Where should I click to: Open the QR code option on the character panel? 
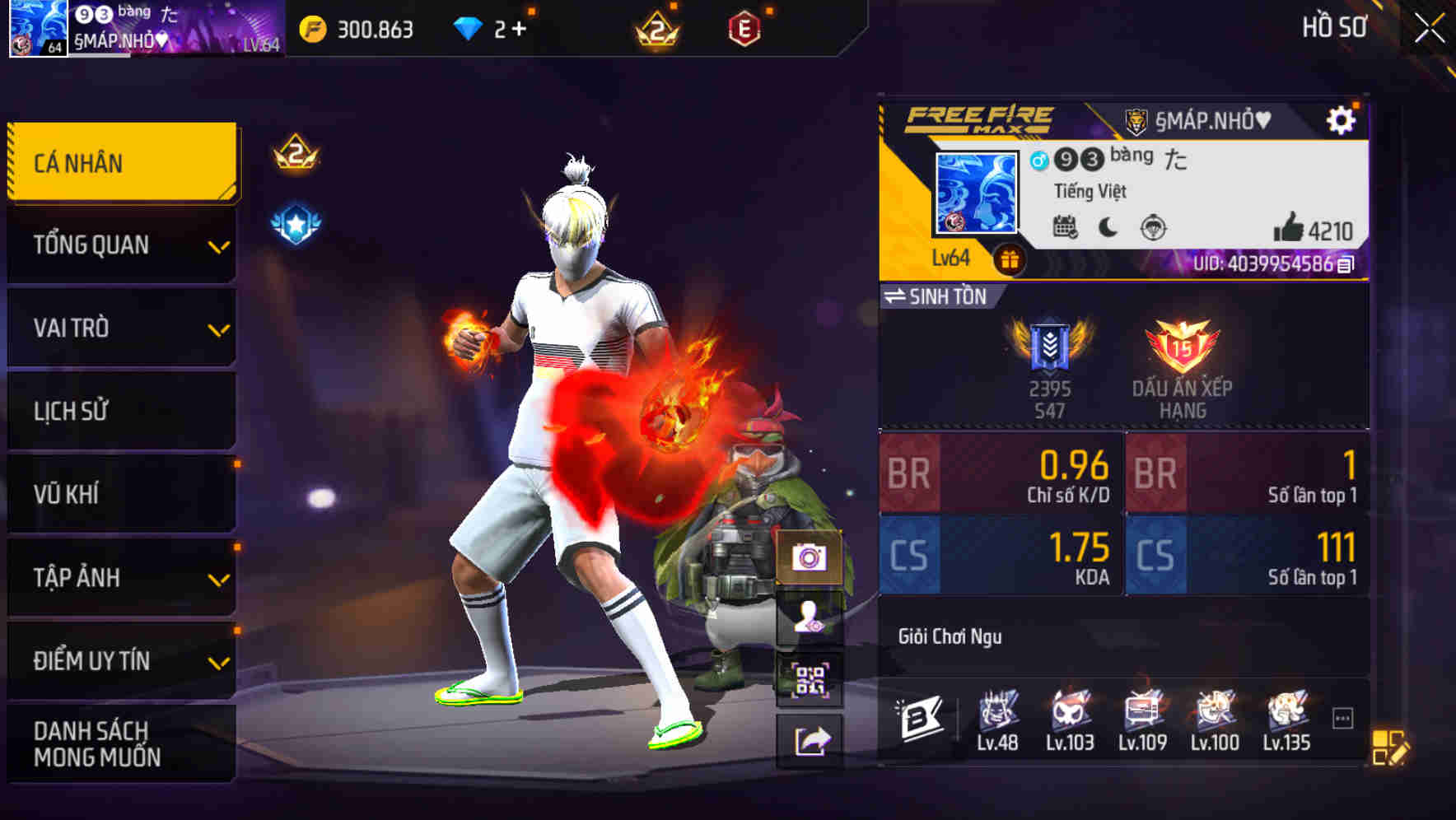[810, 680]
